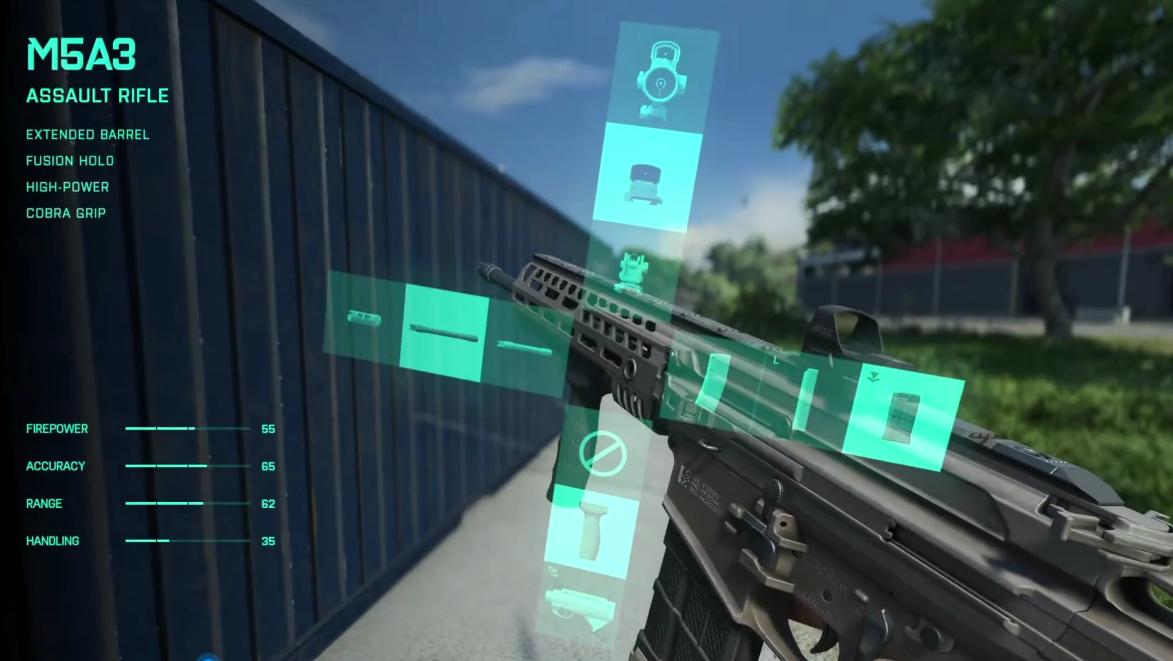This screenshot has height=661, width=1173.
Task: Select the short suppressor barrel slot
Action: 364,318
